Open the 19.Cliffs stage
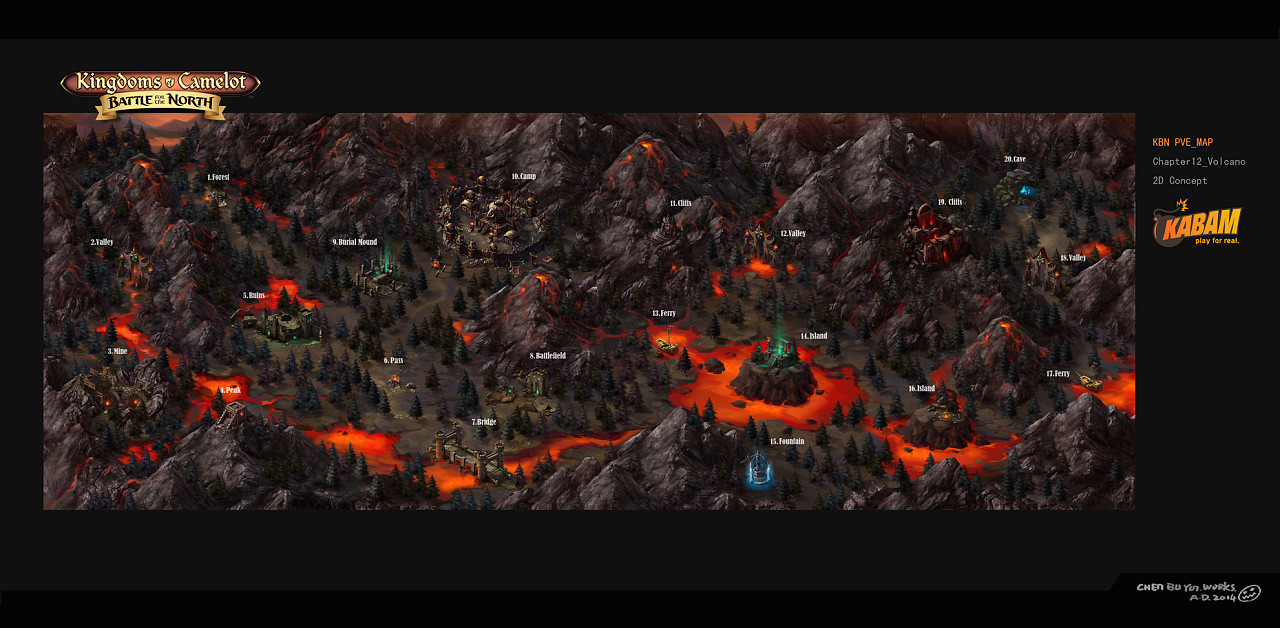This screenshot has width=1280, height=628. 950,202
